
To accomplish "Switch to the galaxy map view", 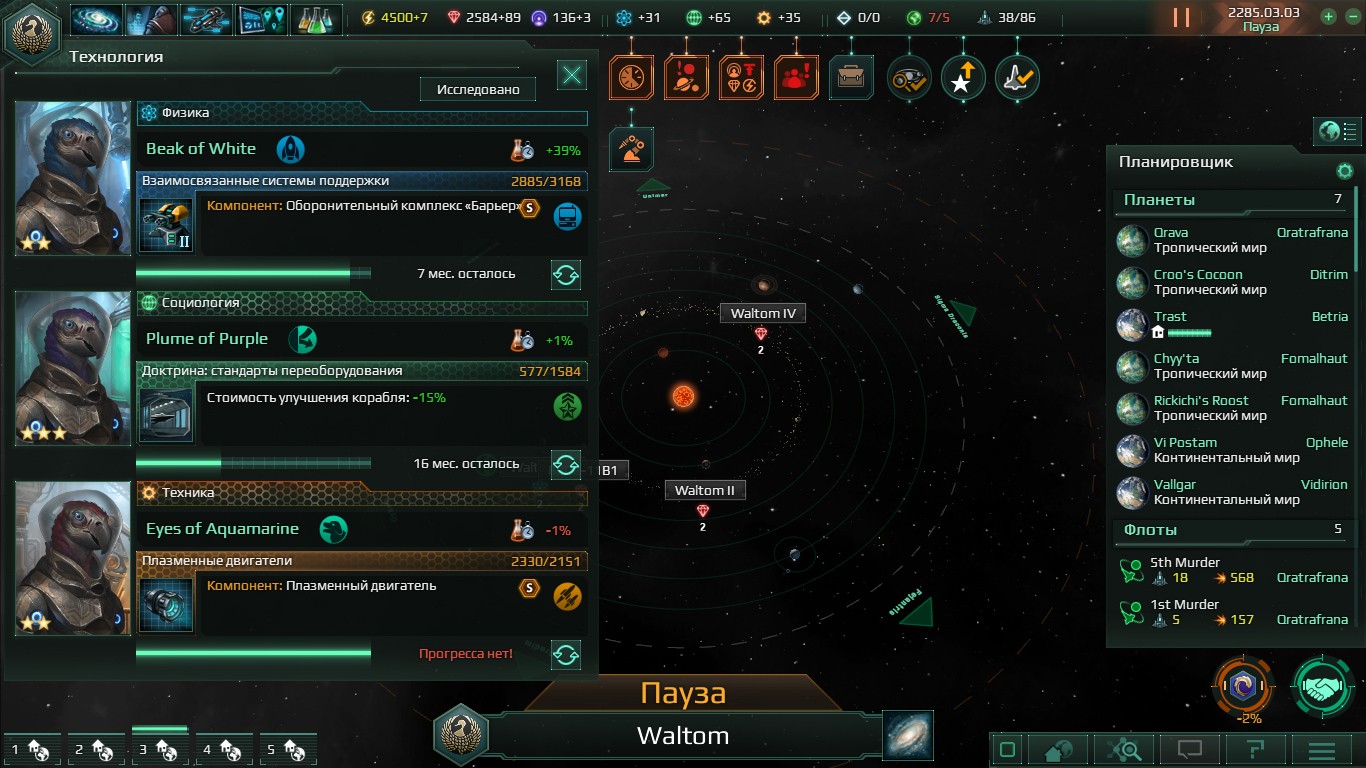I will click(908, 735).
